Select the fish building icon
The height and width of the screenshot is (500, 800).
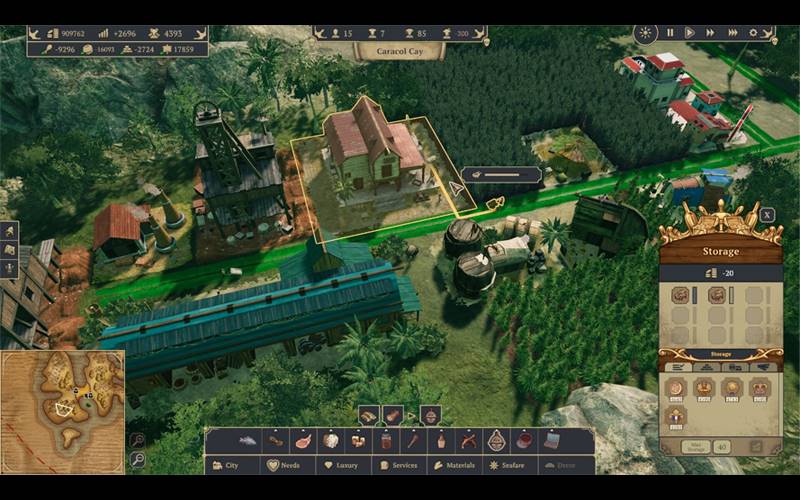(x=247, y=440)
